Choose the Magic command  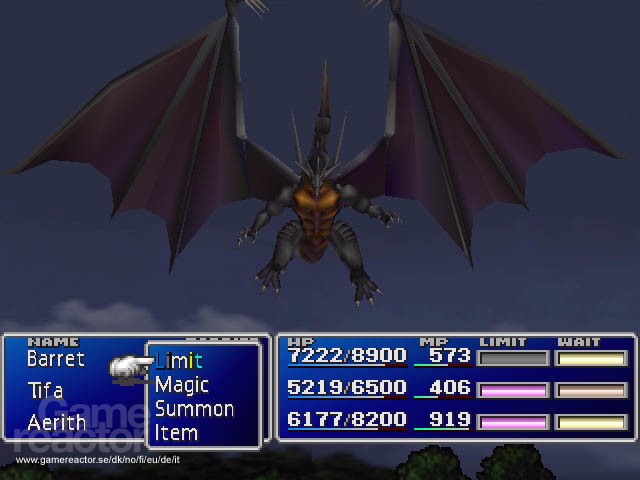pyautogui.click(x=182, y=385)
